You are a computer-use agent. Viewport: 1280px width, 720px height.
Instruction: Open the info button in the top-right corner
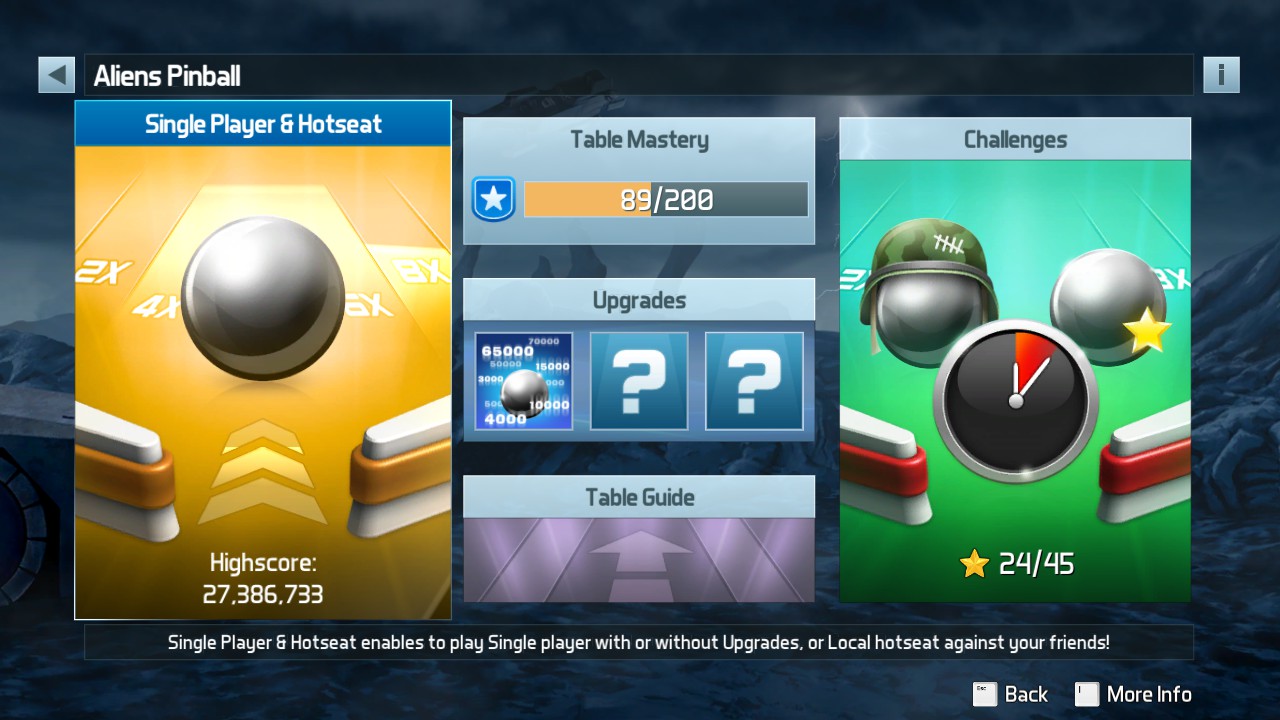pos(1221,75)
